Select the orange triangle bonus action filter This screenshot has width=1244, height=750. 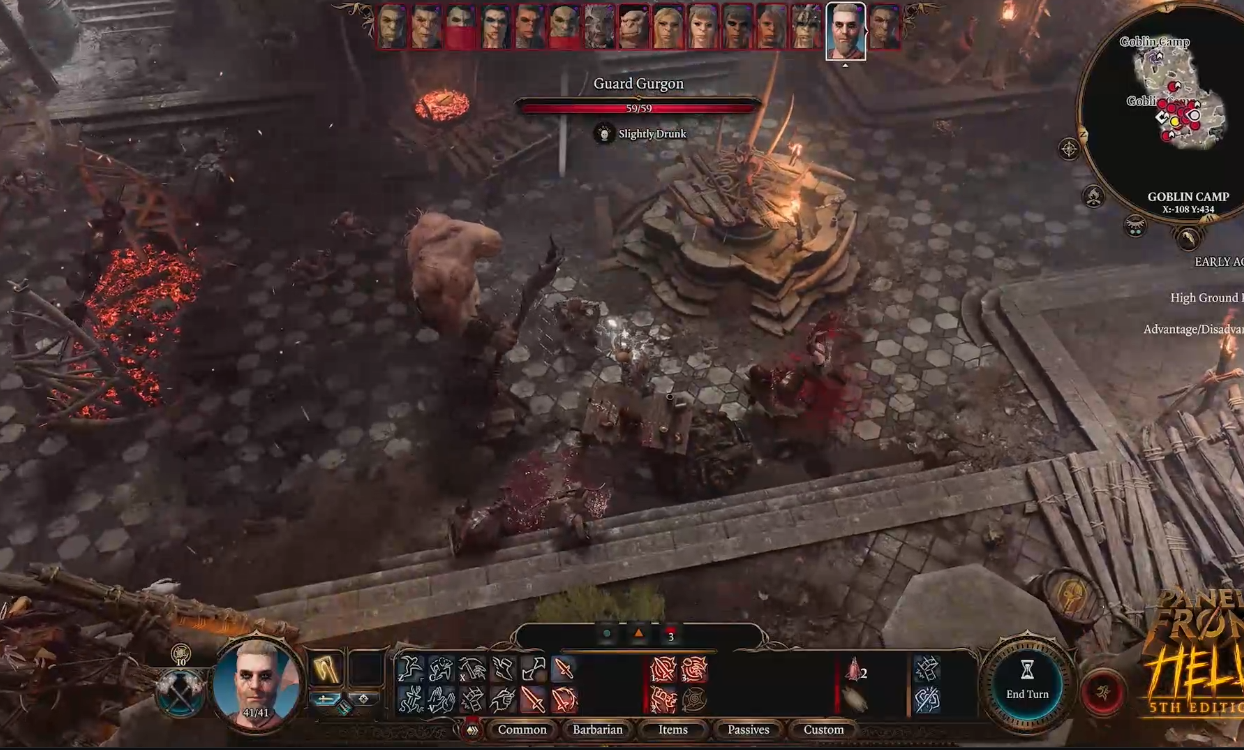638,635
